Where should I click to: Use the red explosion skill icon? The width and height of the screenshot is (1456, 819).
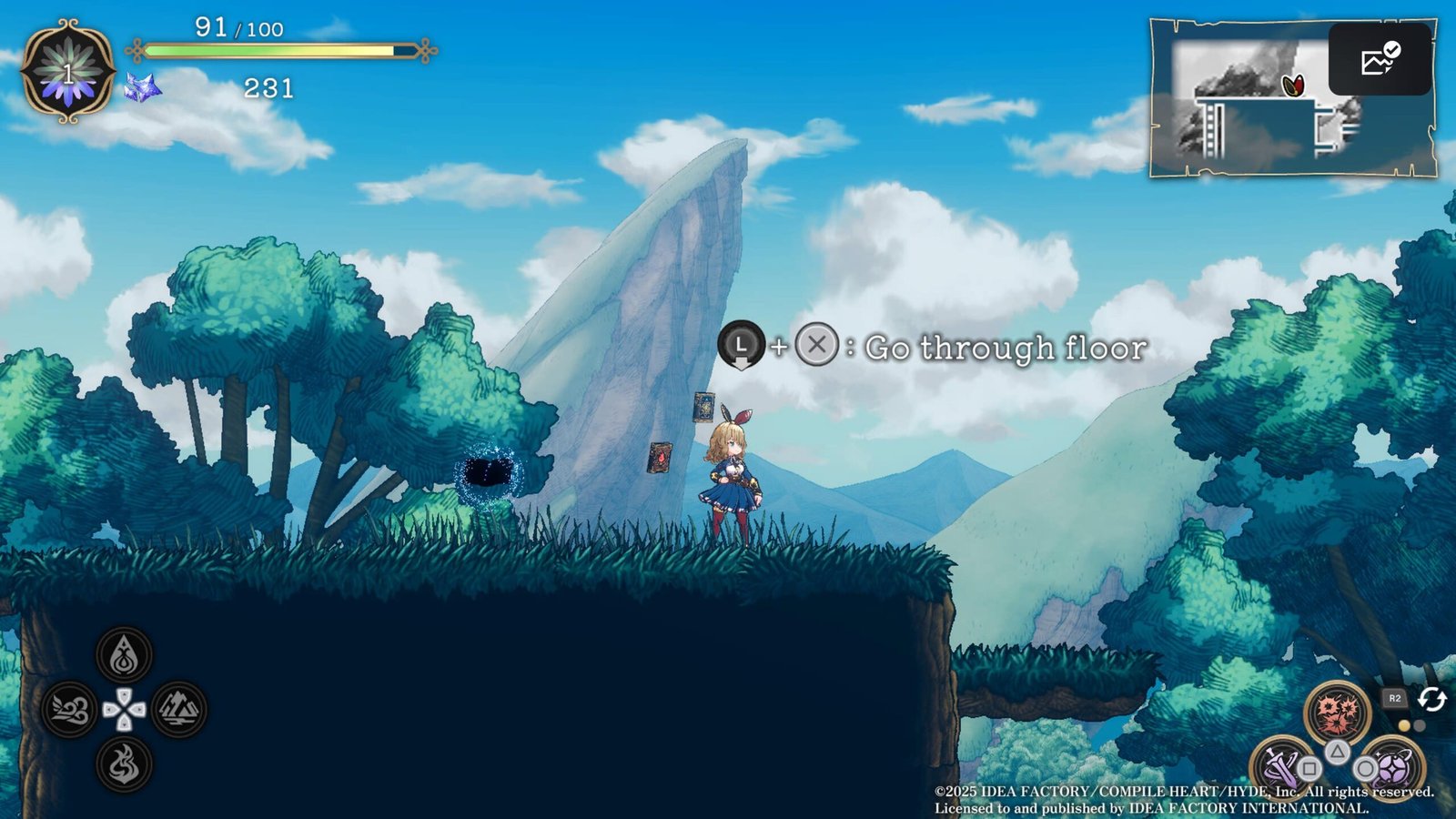(x=1336, y=710)
